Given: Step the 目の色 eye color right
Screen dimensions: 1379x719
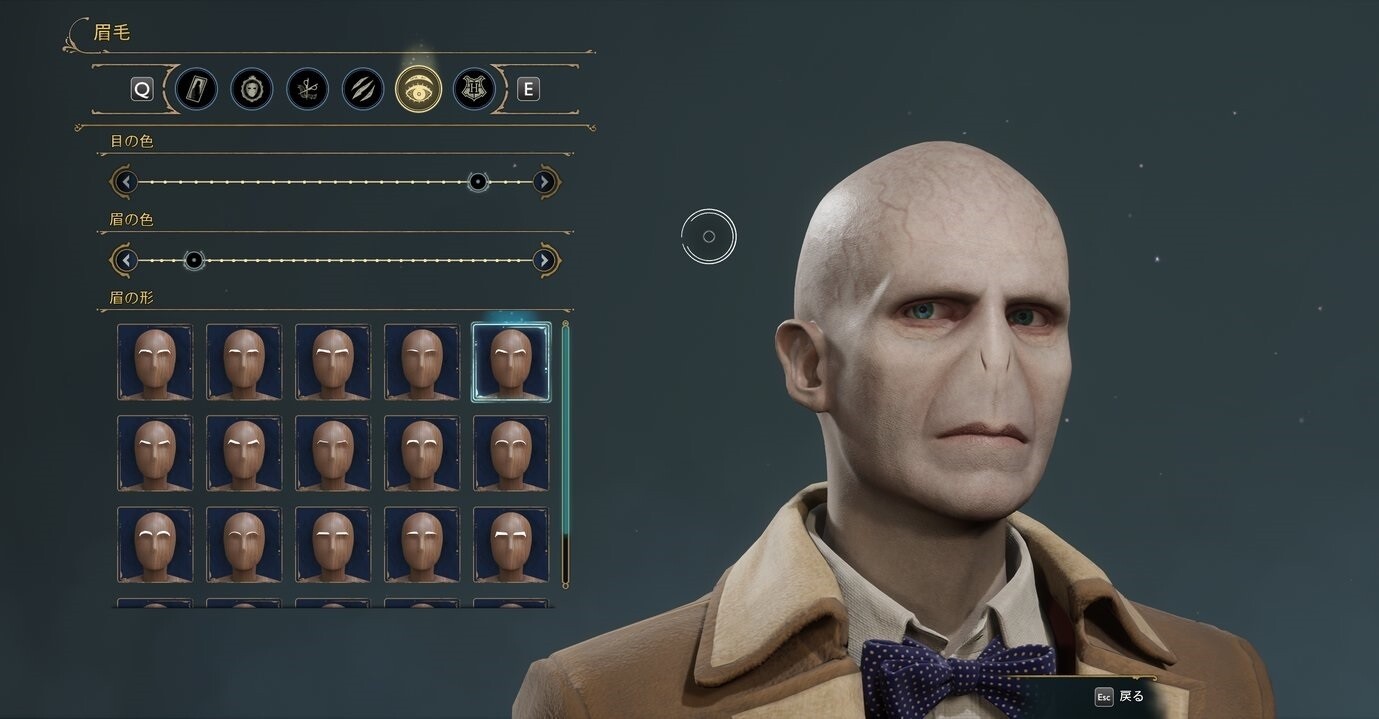Looking at the screenshot, I should [544, 182].
